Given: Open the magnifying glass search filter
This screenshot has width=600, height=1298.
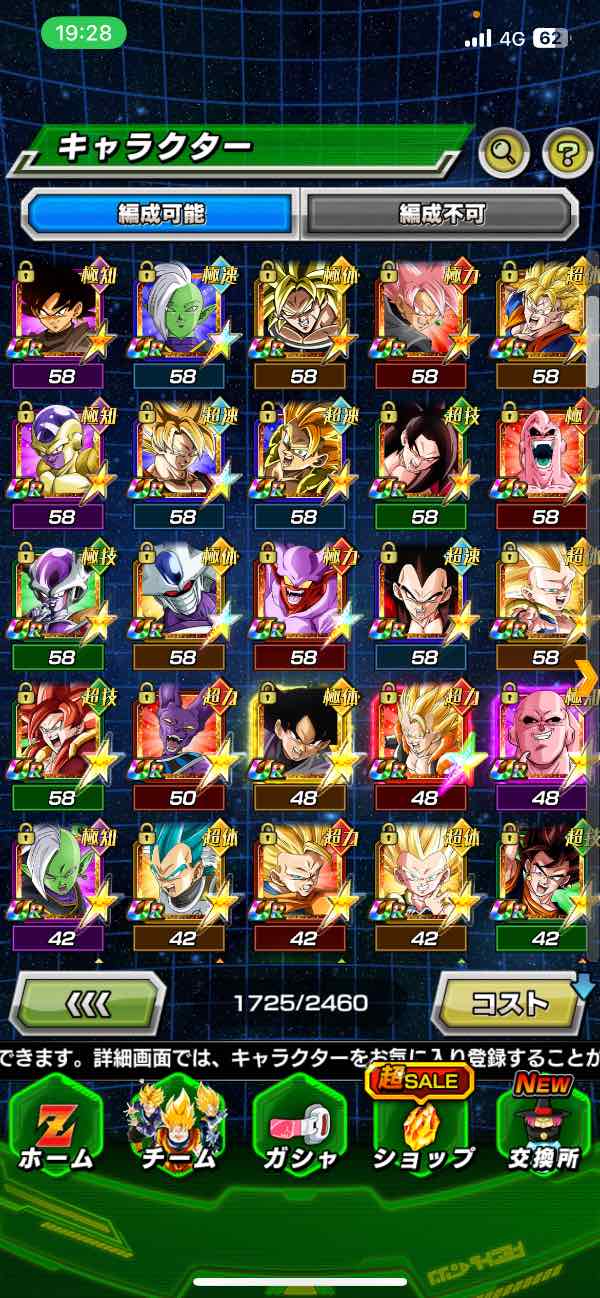Looking at the screenshot, I should [504, 153].
